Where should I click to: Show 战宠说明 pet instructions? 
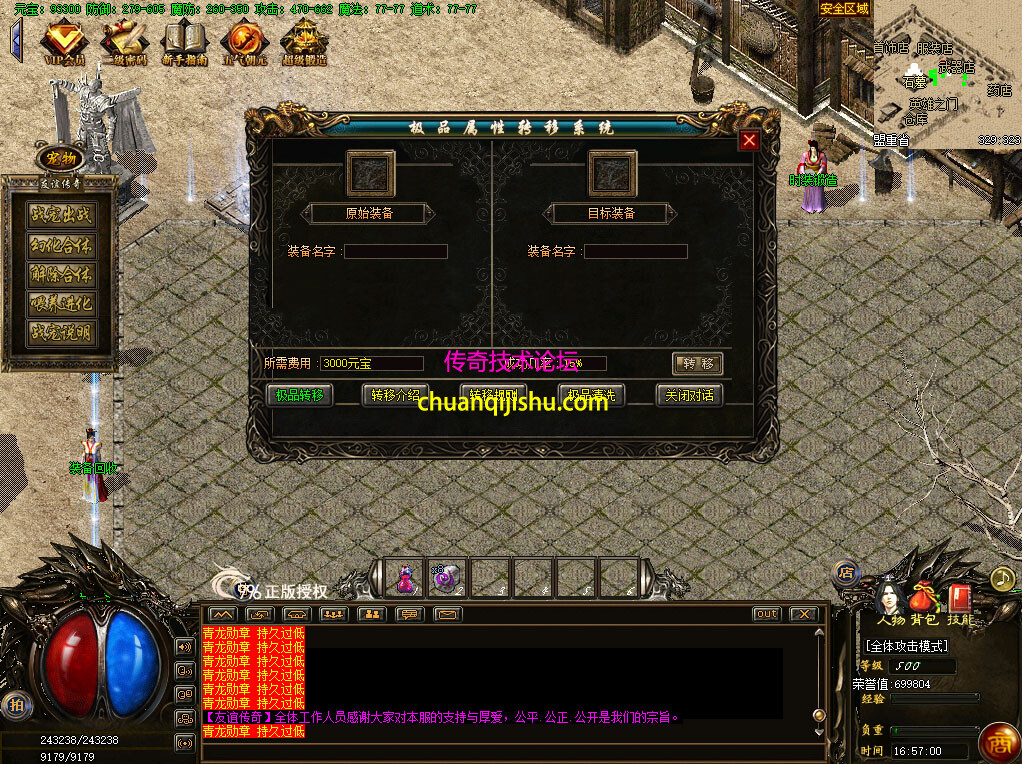pyautogui.click(x=62, y=333)
